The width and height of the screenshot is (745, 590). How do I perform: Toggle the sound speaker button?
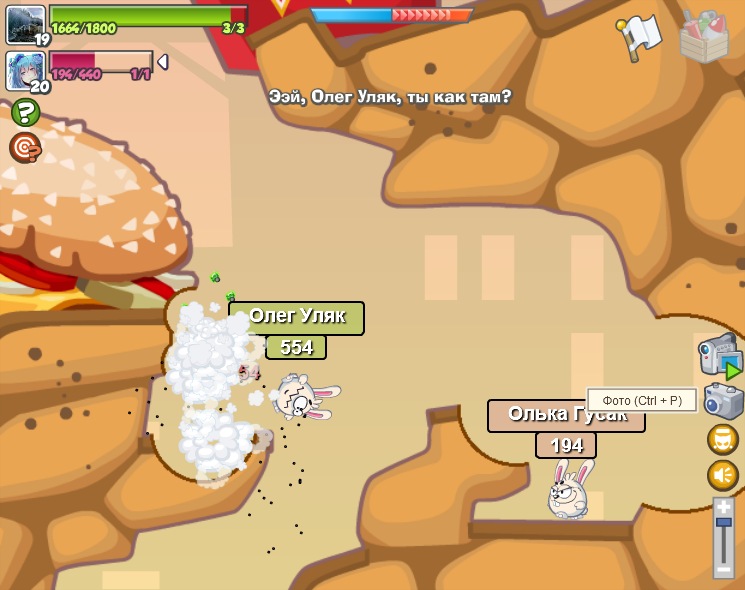pyautogui.click(x=723, y=475)
